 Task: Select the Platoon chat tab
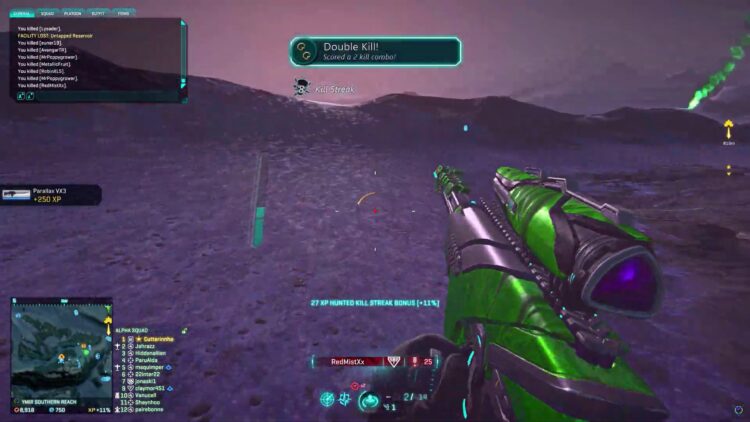point(73,14)
